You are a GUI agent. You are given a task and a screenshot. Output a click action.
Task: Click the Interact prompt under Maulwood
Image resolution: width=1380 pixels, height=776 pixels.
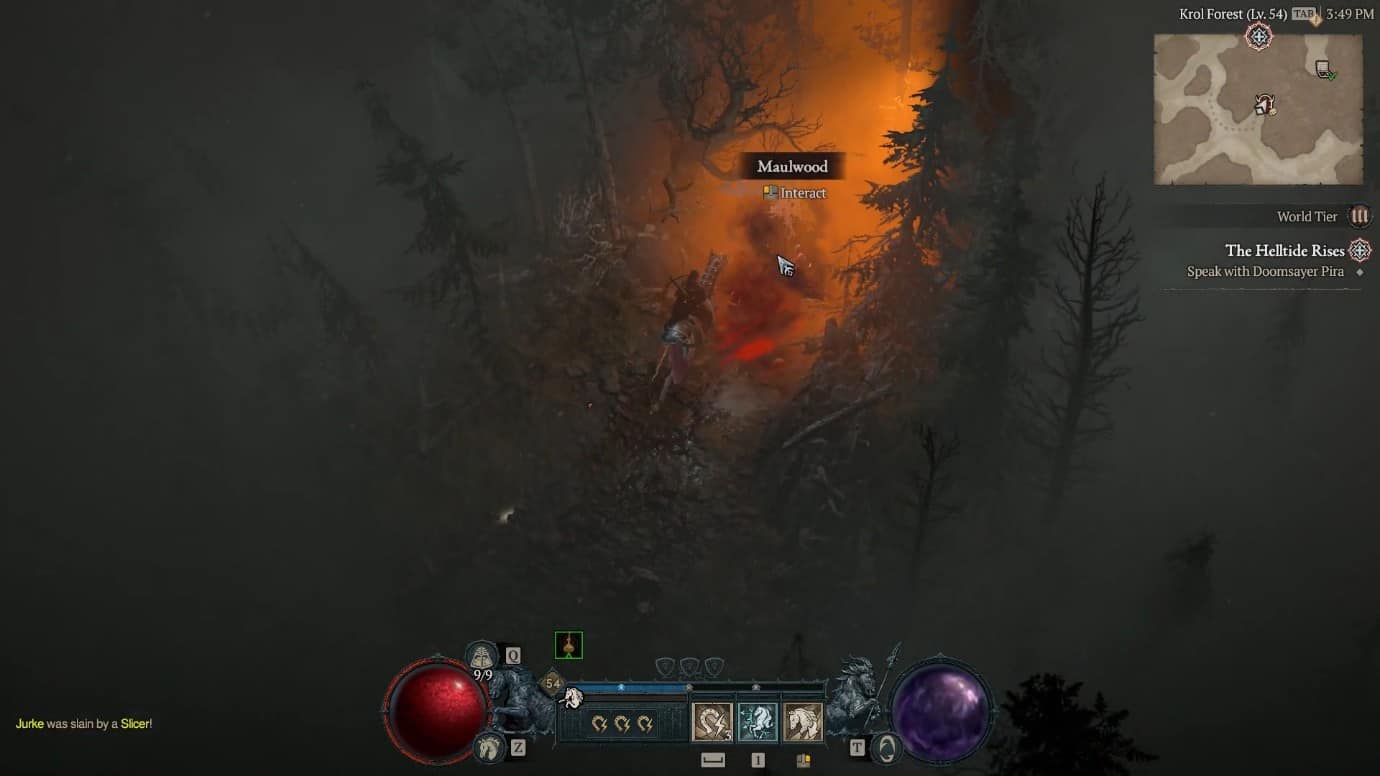pos(796,193)
